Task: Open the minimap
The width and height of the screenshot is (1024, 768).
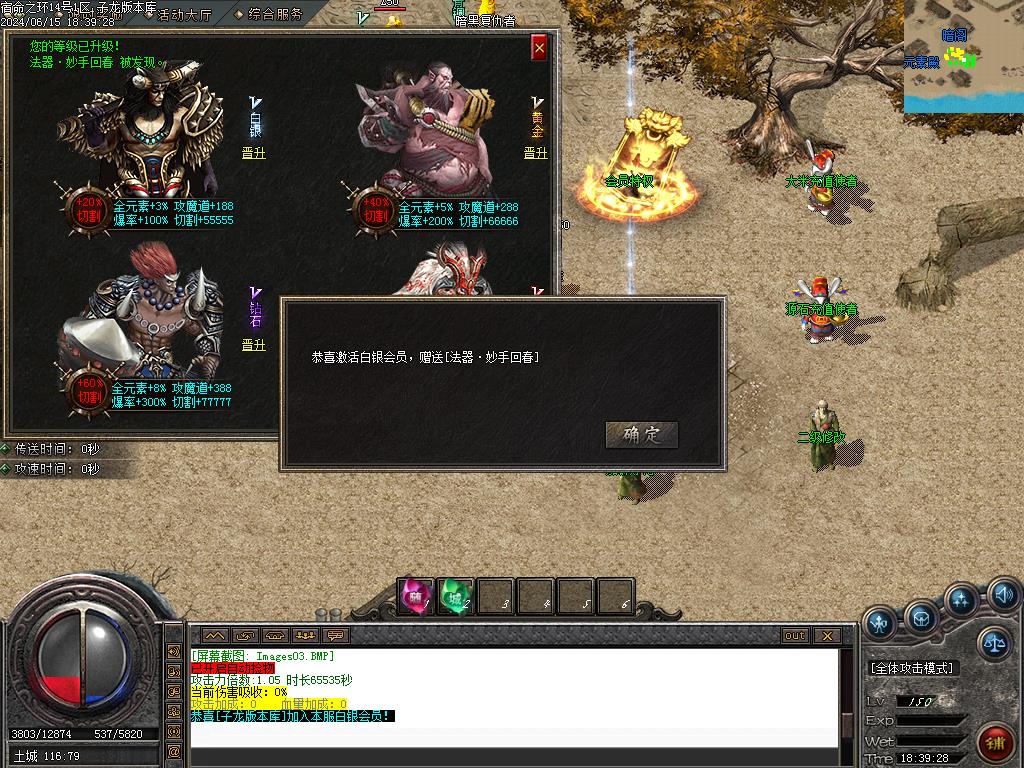Action: pos(963,56)
